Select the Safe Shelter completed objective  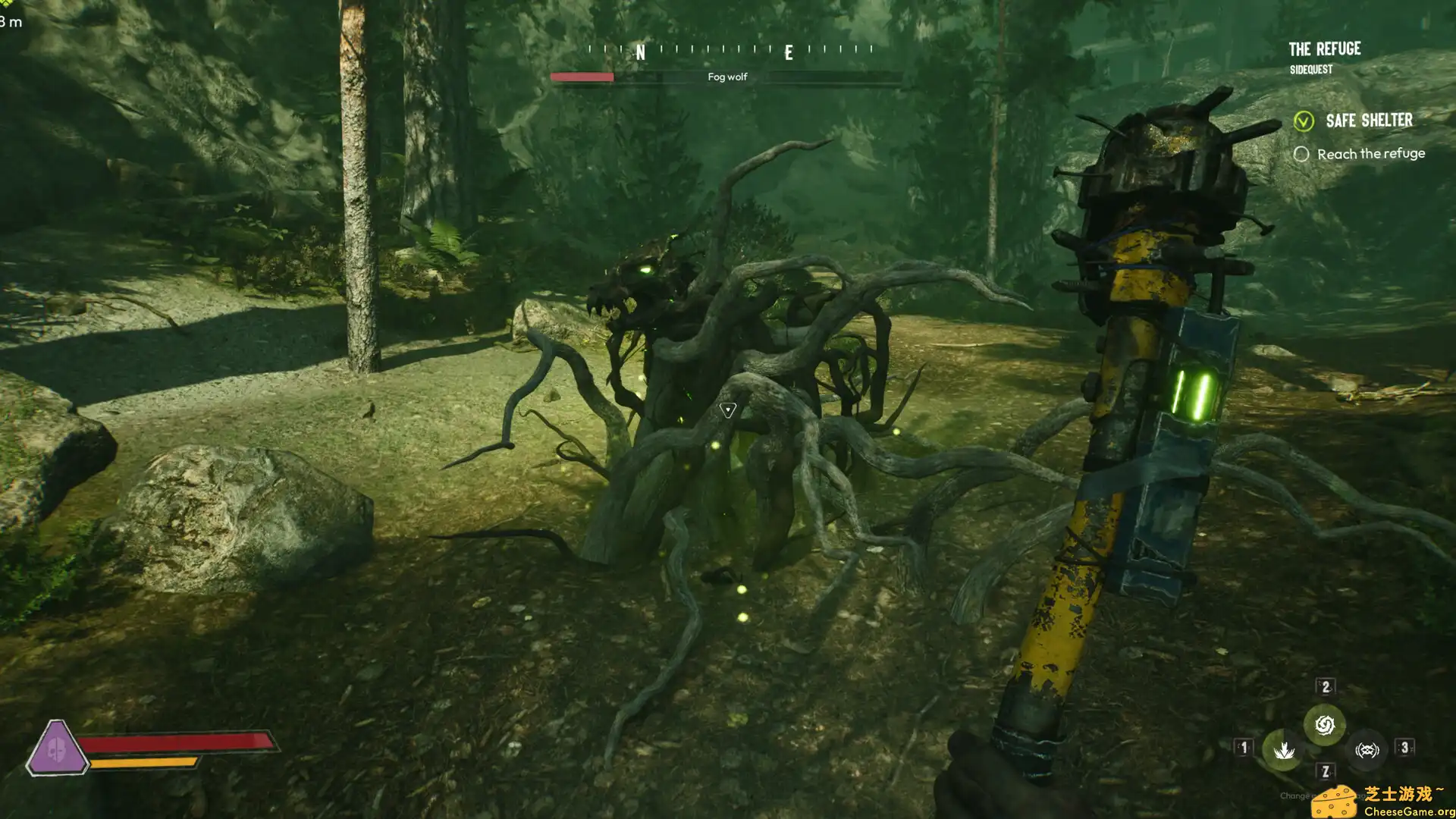click(x=1368, y=121)
